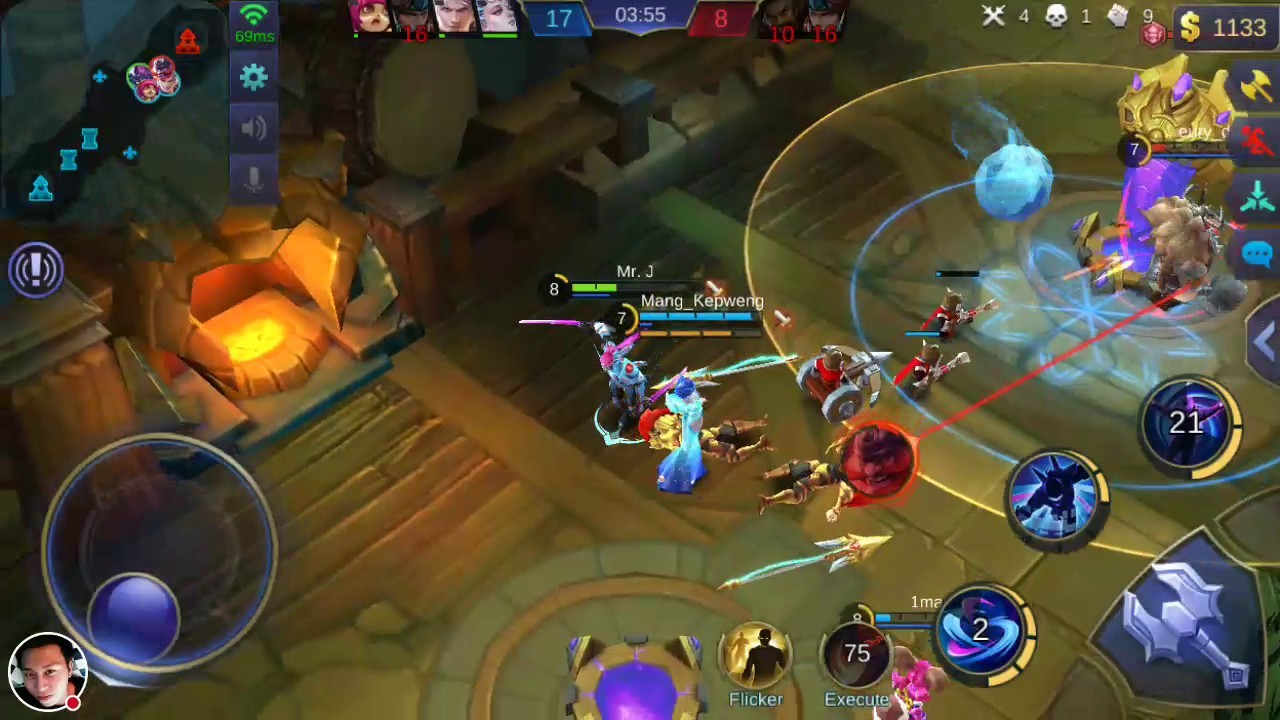Screen dimensions: 1280x720
Task: Cast the Execute battle spell
Action: (857, 655)
